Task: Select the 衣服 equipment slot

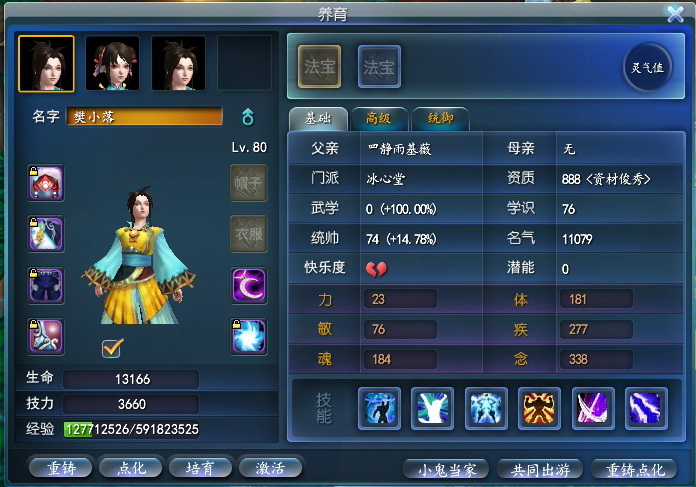Action: pos(247,234)
